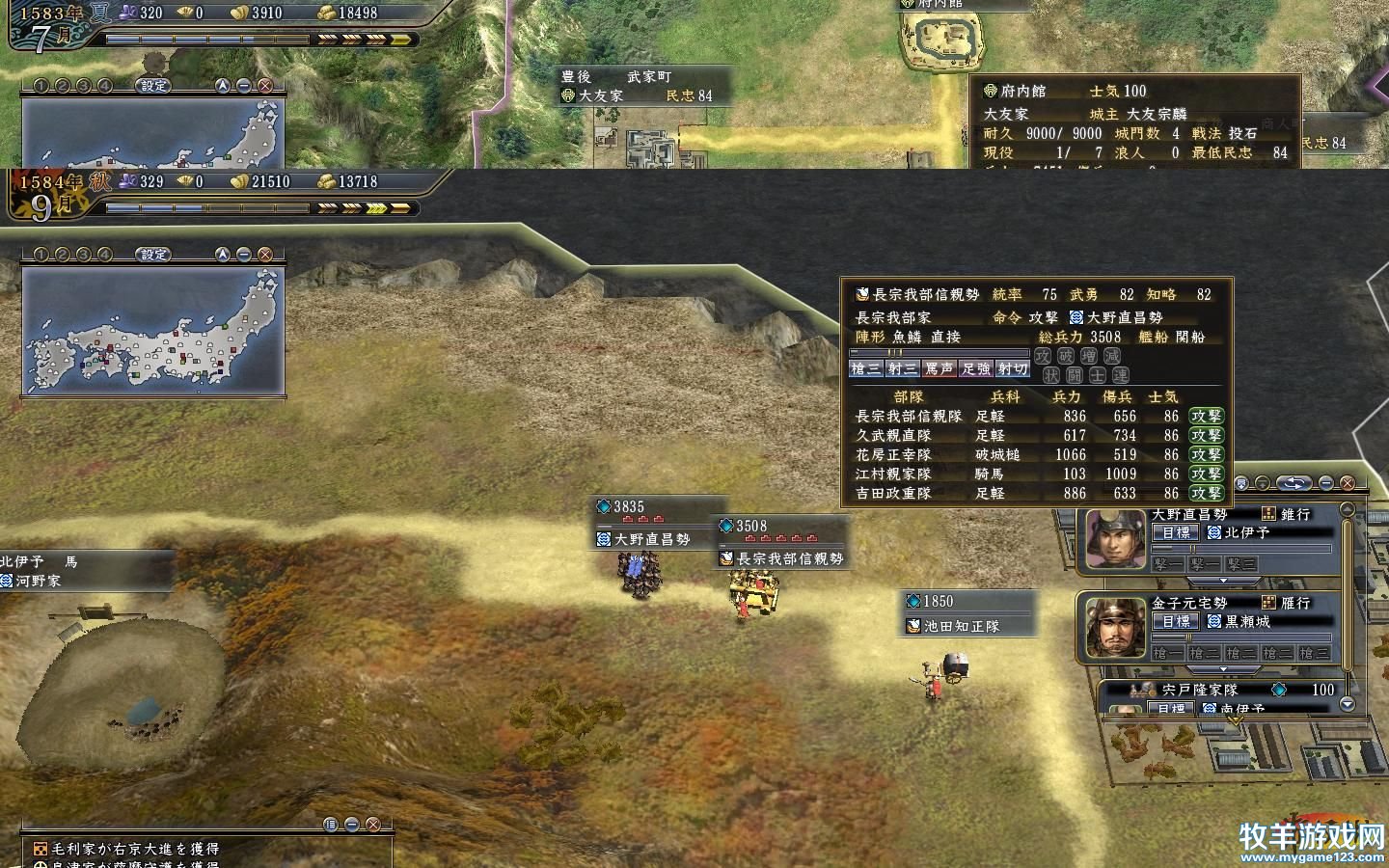1389x868 pixels.
Task: Select the 大野直昌 commander portrait
Action: coord(1115,538)
